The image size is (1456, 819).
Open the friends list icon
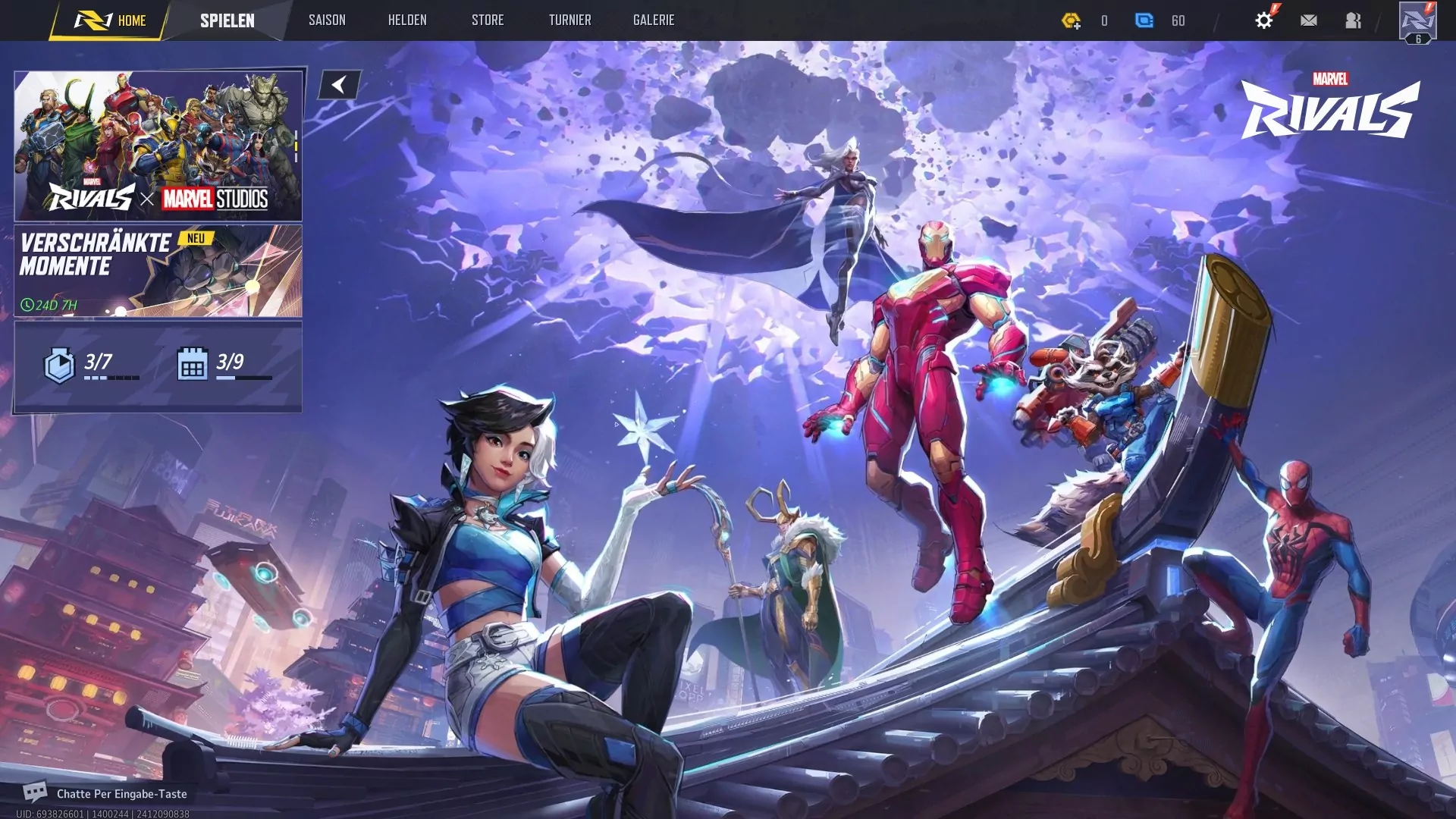(1354, 20)
